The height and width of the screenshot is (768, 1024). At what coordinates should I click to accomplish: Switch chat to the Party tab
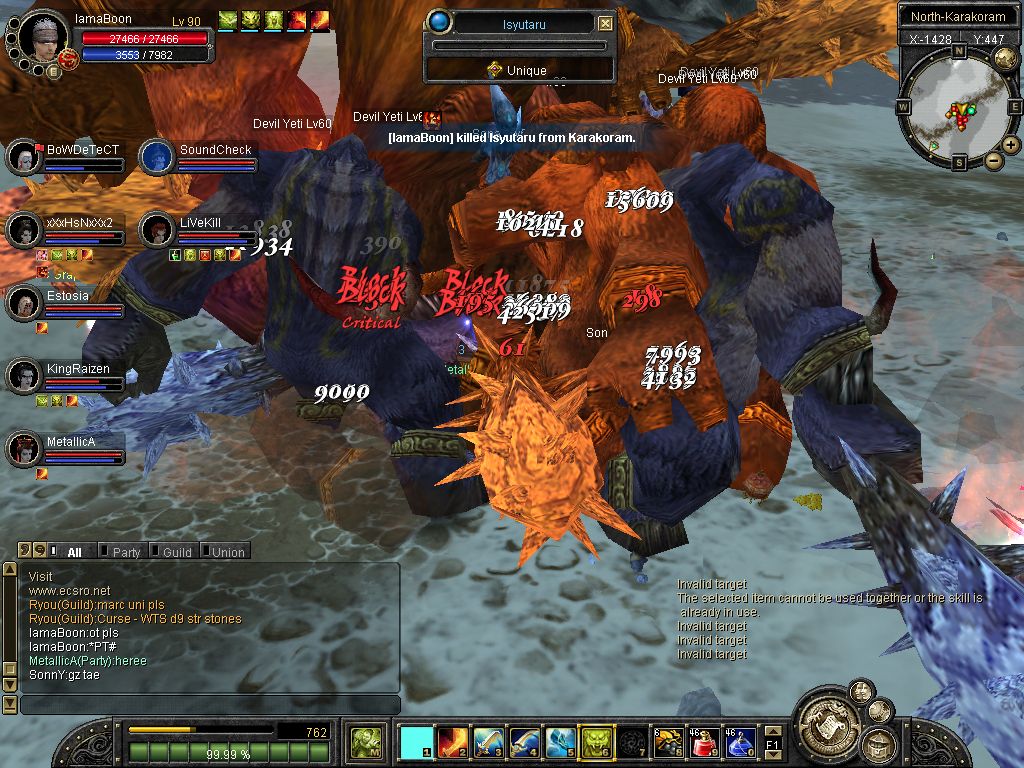126,552
